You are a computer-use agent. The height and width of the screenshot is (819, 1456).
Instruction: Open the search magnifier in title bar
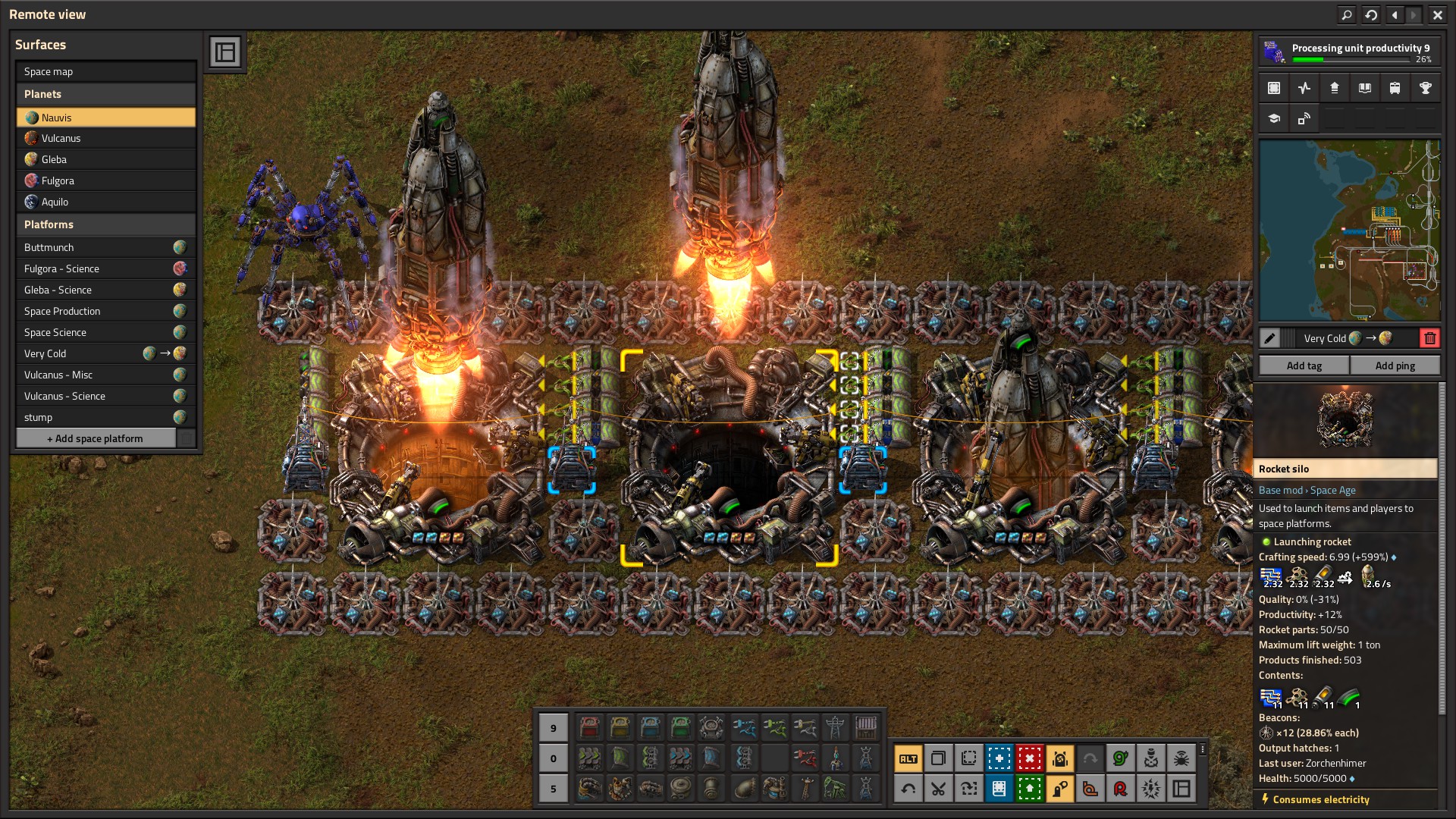point(1346,14)
